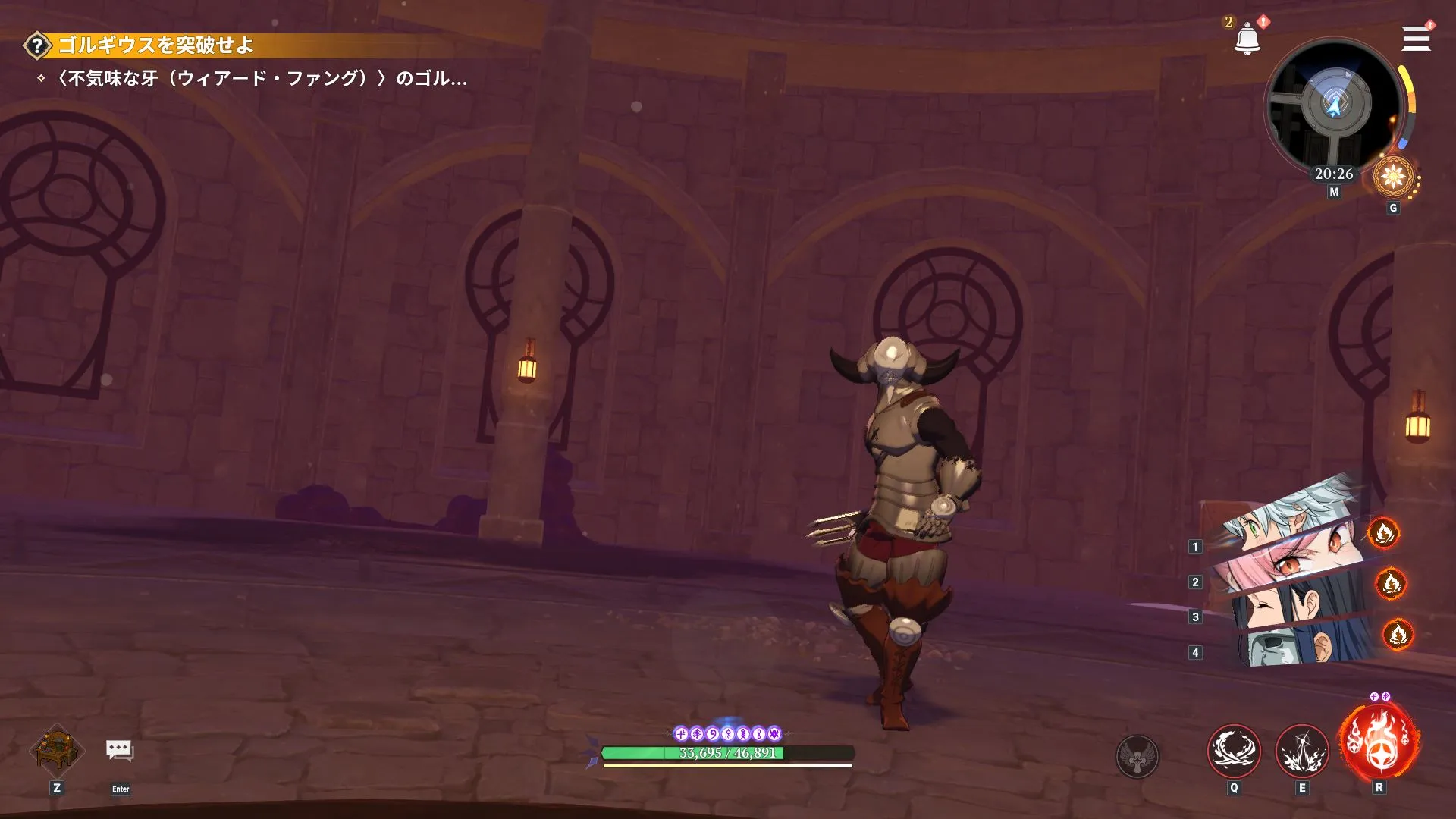Click the glowing emblem below the minimap
Screen dimensions: 1456x819
(x=1395, y=177)
